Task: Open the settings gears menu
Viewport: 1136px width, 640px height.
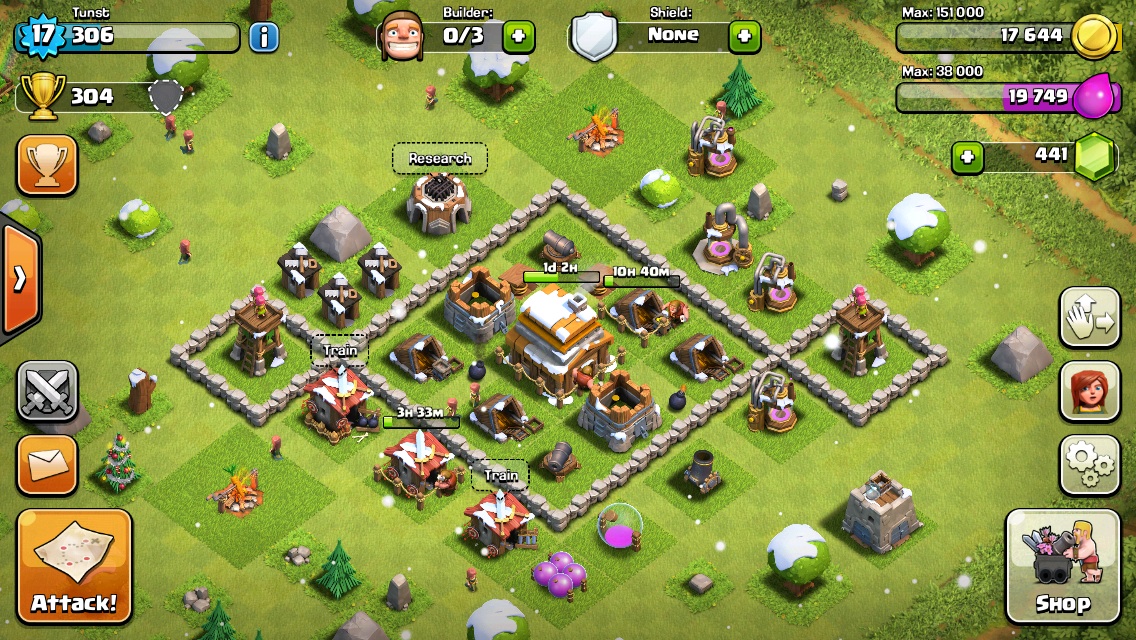Action: click(x=1090, y=463)
